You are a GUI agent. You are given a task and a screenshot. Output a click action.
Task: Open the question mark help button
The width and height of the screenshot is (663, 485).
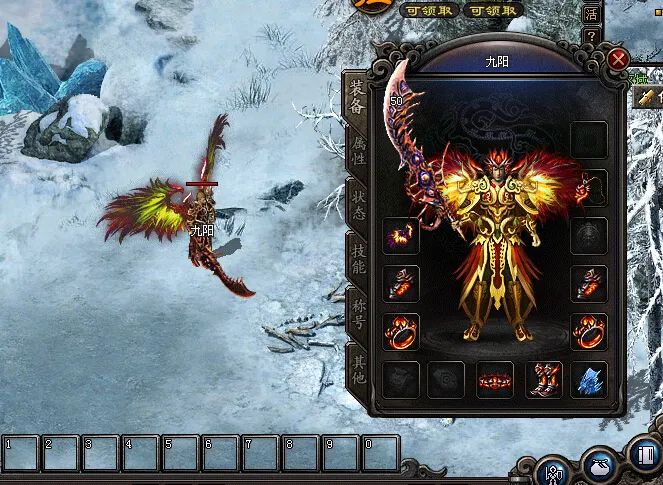593,36
